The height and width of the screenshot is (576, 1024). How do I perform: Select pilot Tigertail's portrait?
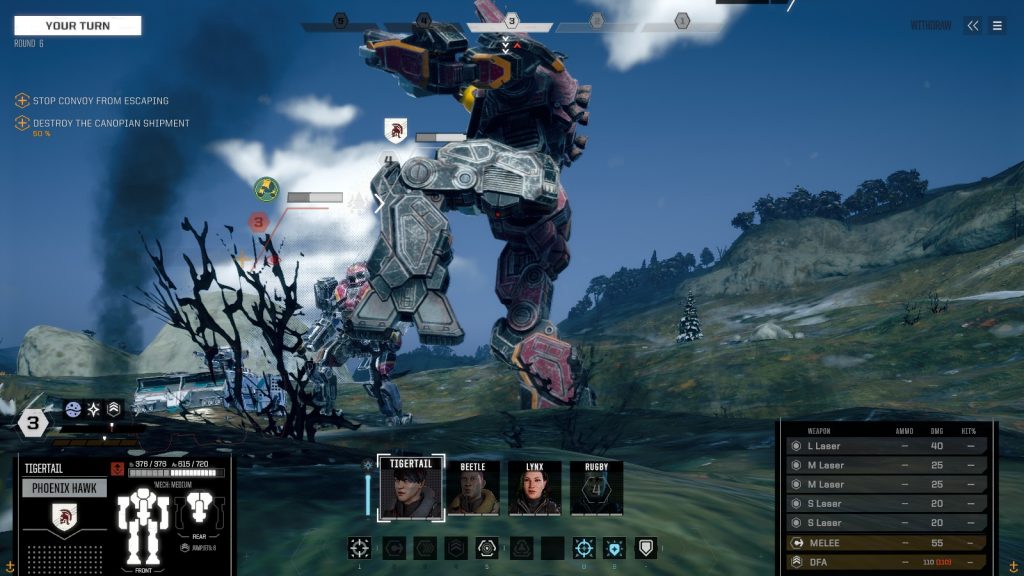410,489
